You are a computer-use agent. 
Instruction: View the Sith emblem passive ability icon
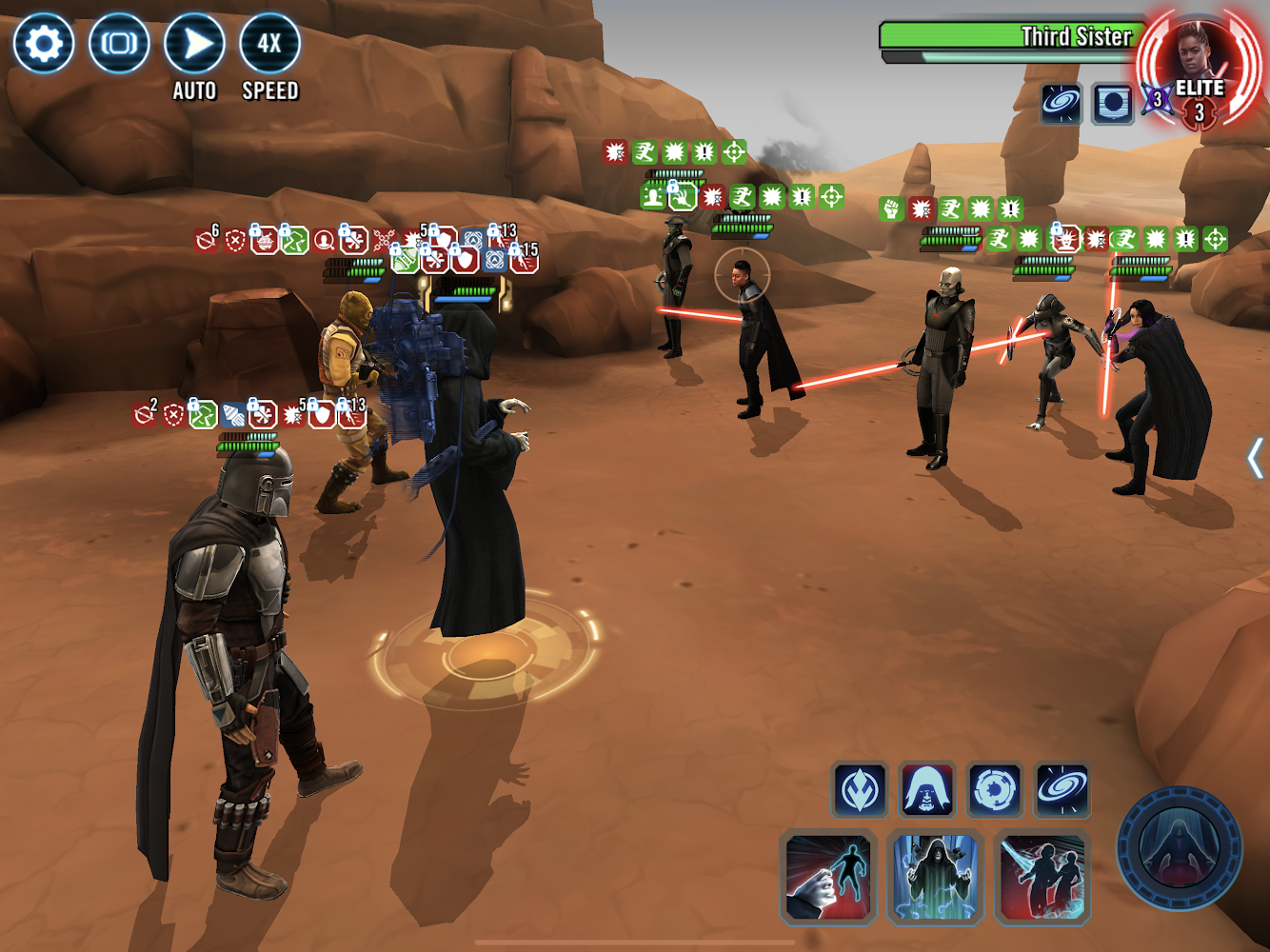pos(860,790)
